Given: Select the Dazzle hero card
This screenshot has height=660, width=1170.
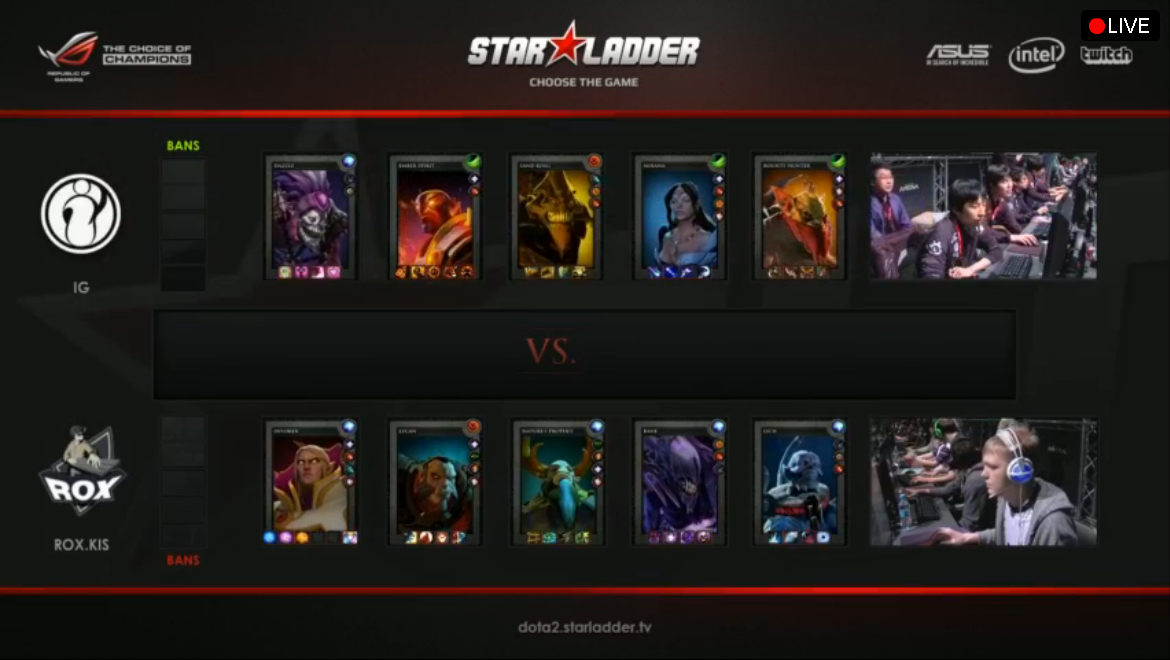Looking at the screenshot, I should coord(310,217).
